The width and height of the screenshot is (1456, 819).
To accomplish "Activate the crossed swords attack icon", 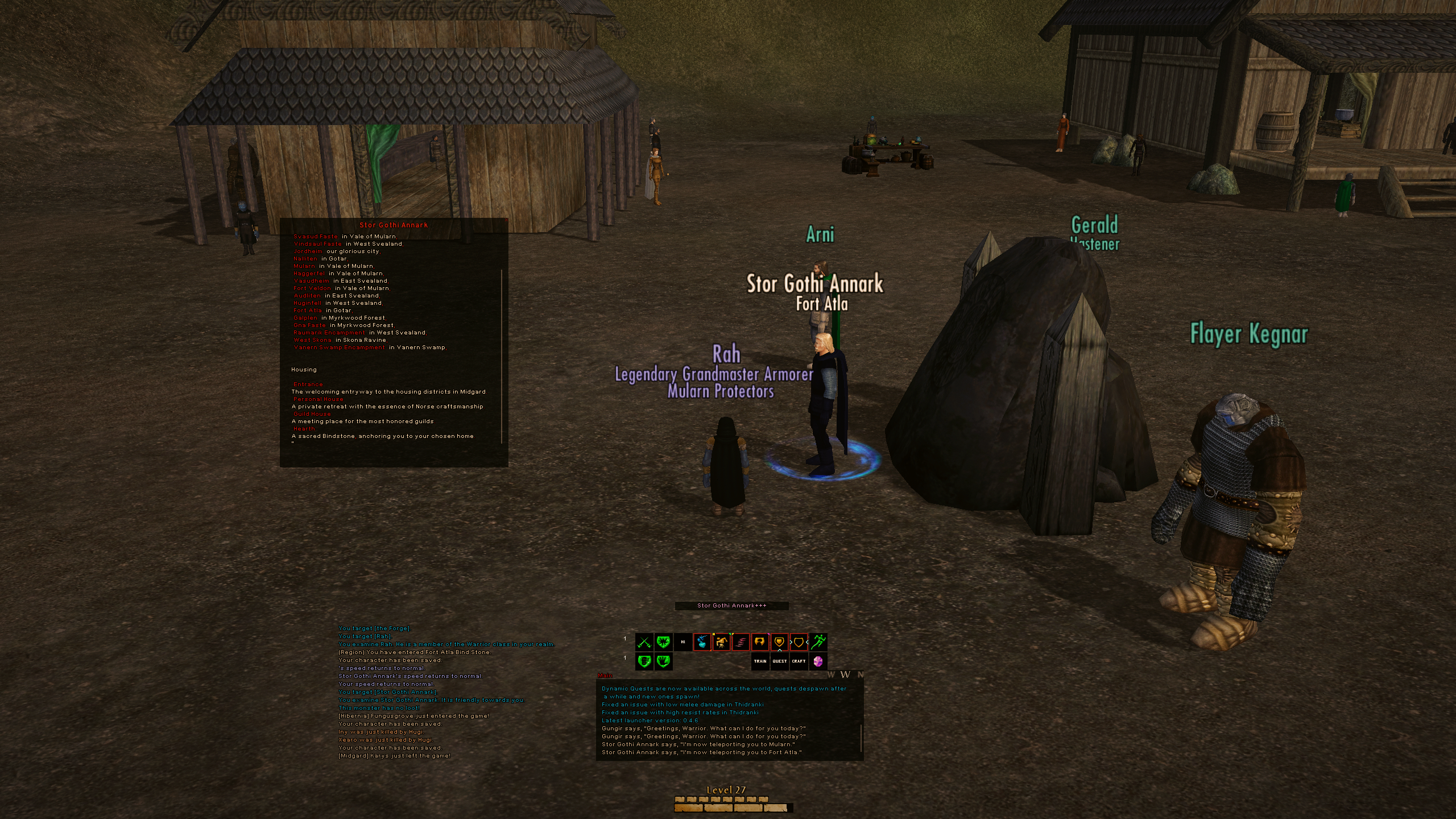I will 644,642.
